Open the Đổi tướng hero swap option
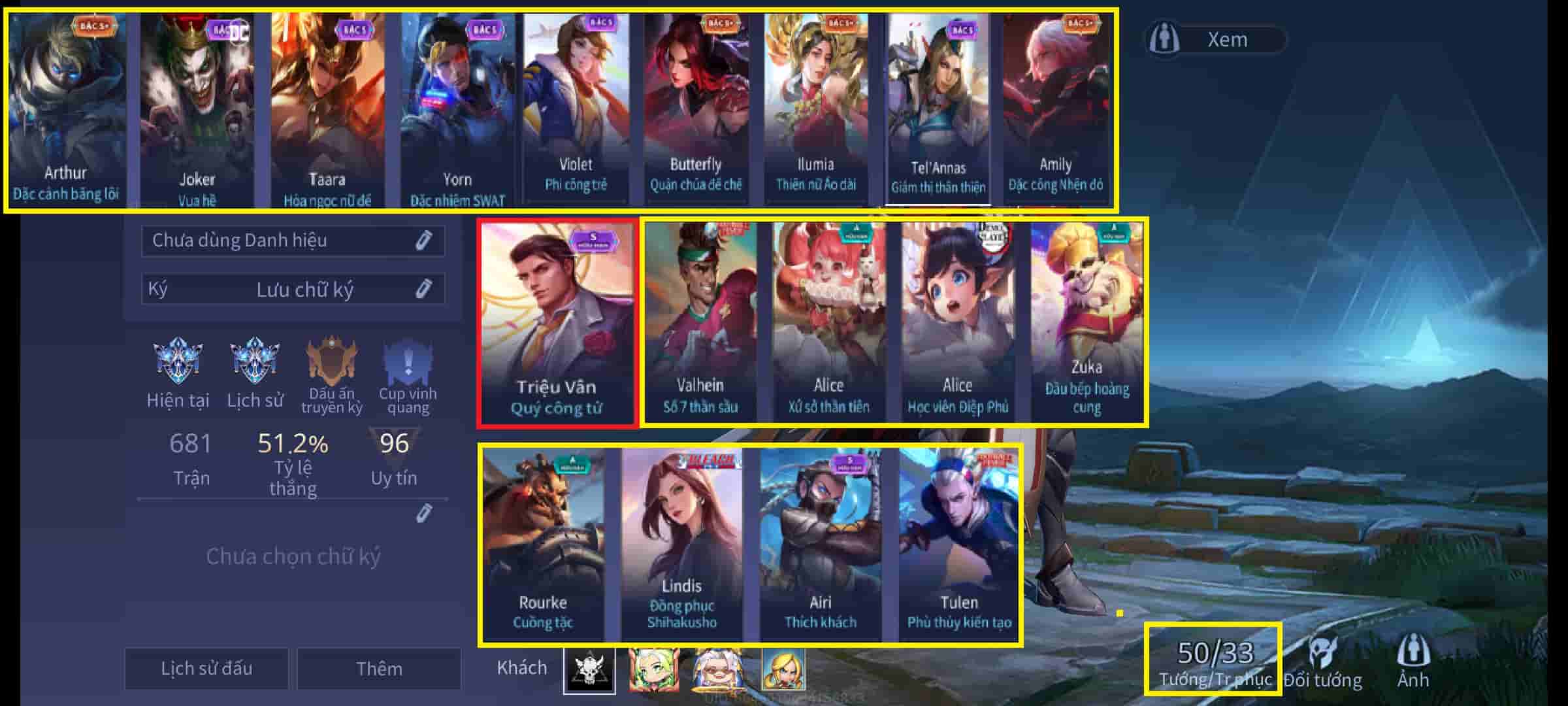 (x=1323, y=662)
